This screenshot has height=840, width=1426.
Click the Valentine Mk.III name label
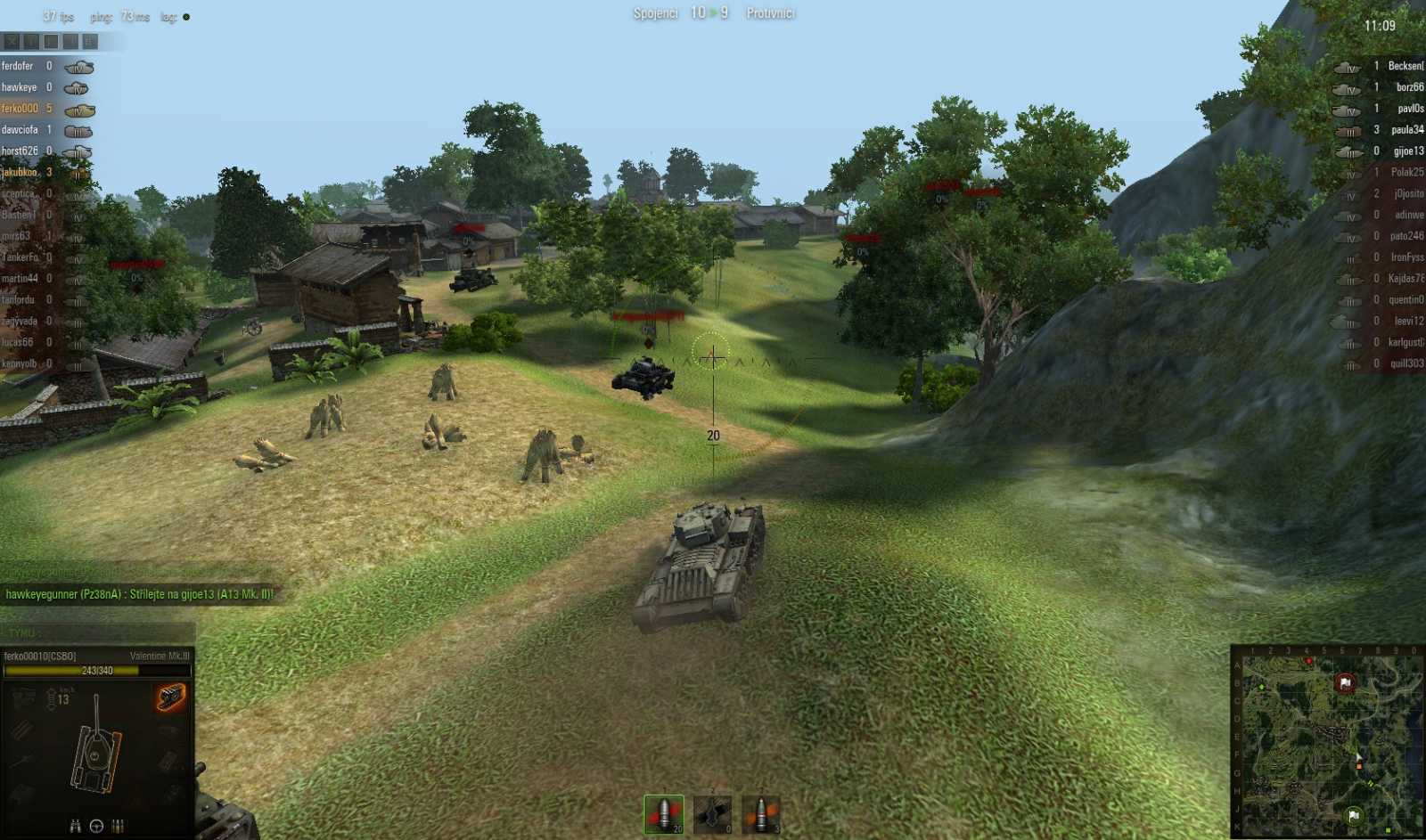coord(160,657)
